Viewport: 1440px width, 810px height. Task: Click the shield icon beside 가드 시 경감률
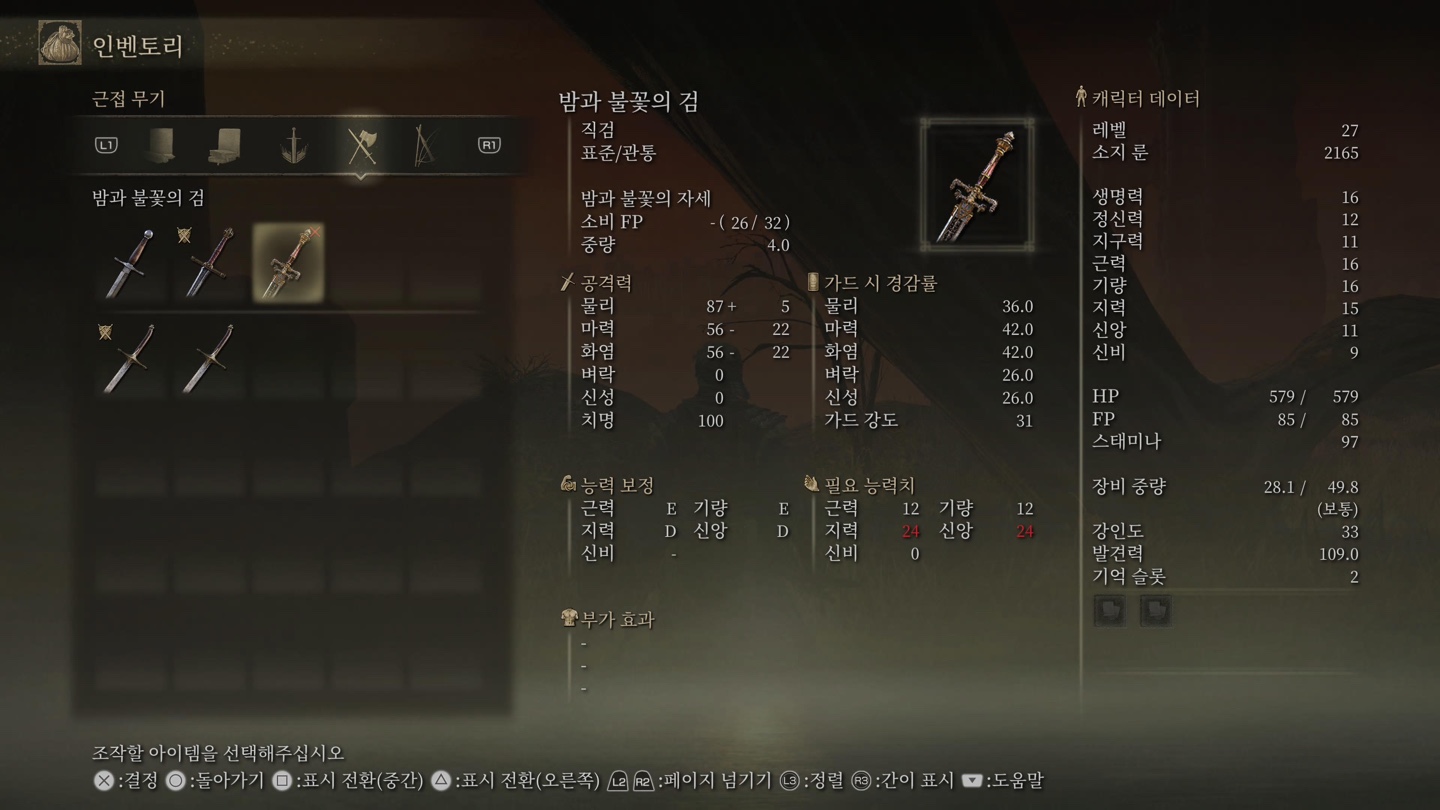[812, 283]
